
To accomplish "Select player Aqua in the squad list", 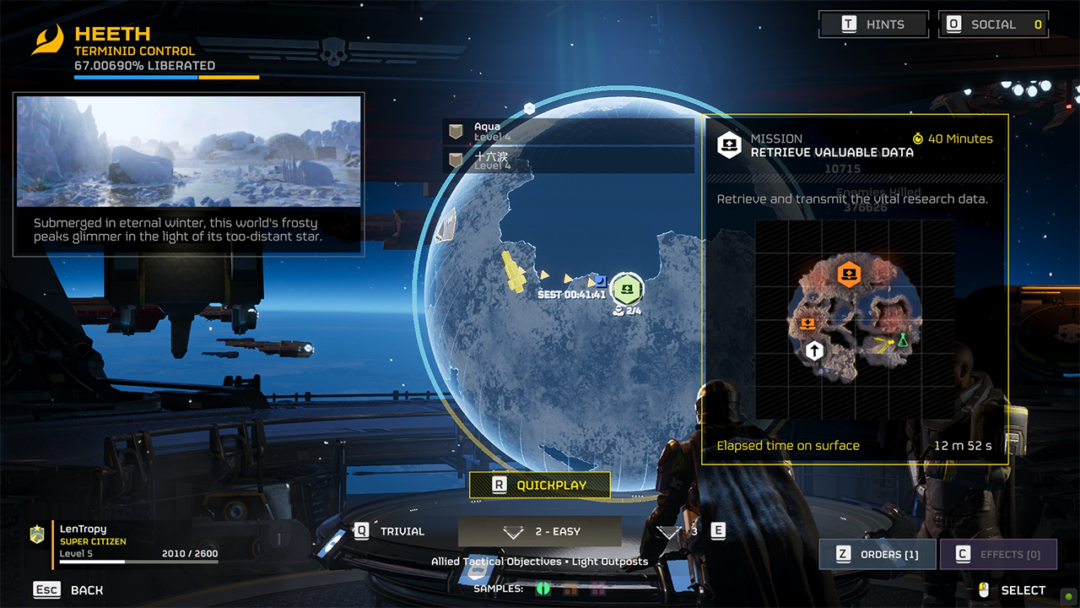I will 568,132.
